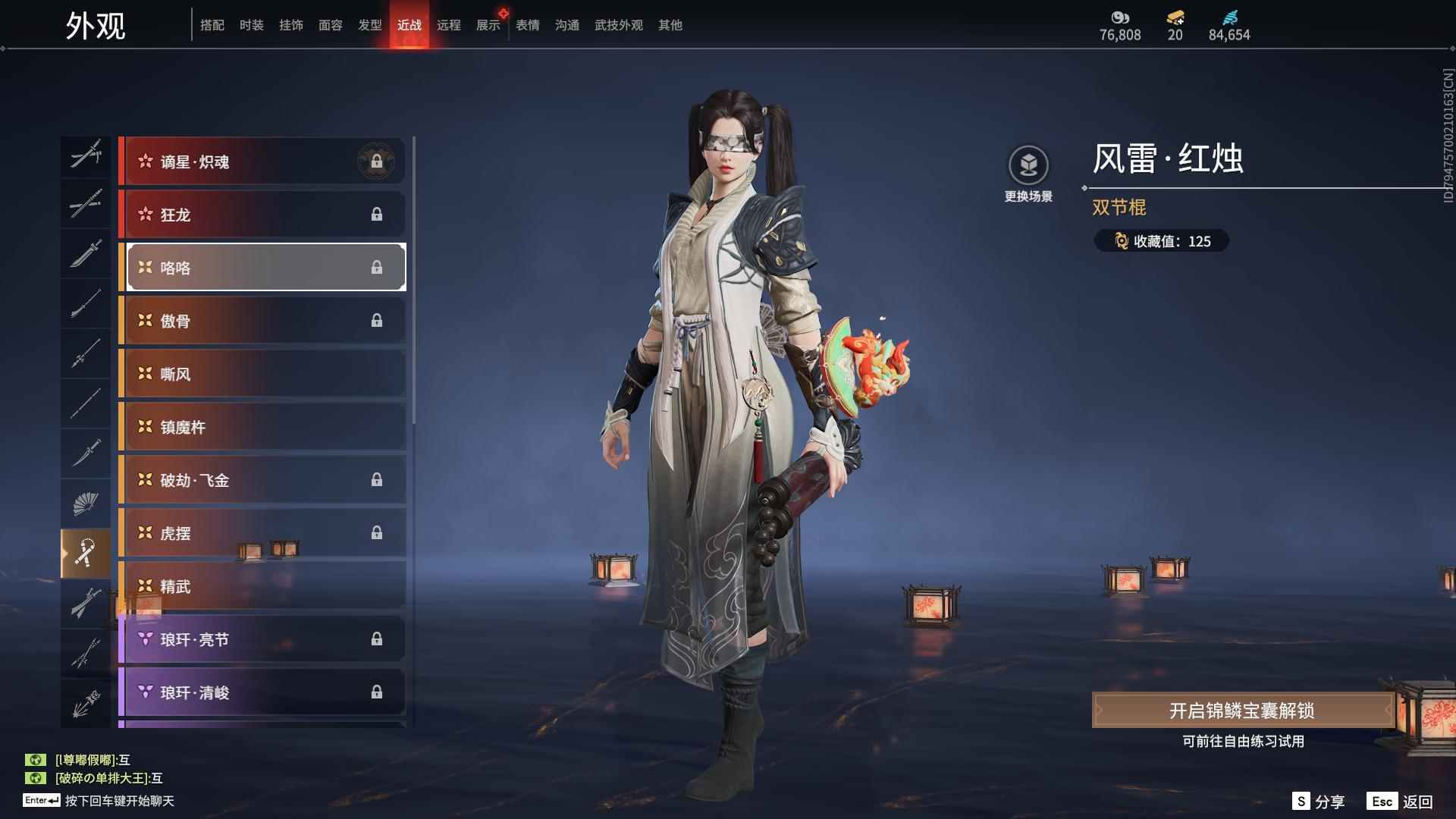Select the 发型 tab
Viewport: 1456px width, 819px height.
(x=369, y=25)
